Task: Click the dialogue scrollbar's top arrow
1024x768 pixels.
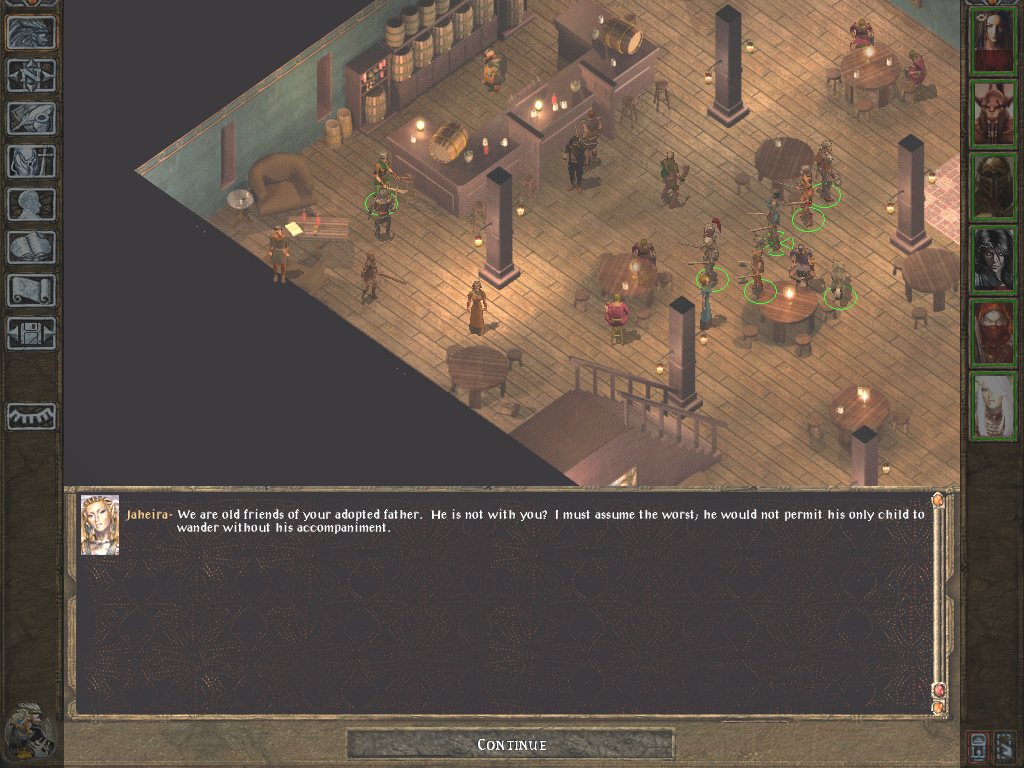Action: pyautogui.click(x=938, y=499)
